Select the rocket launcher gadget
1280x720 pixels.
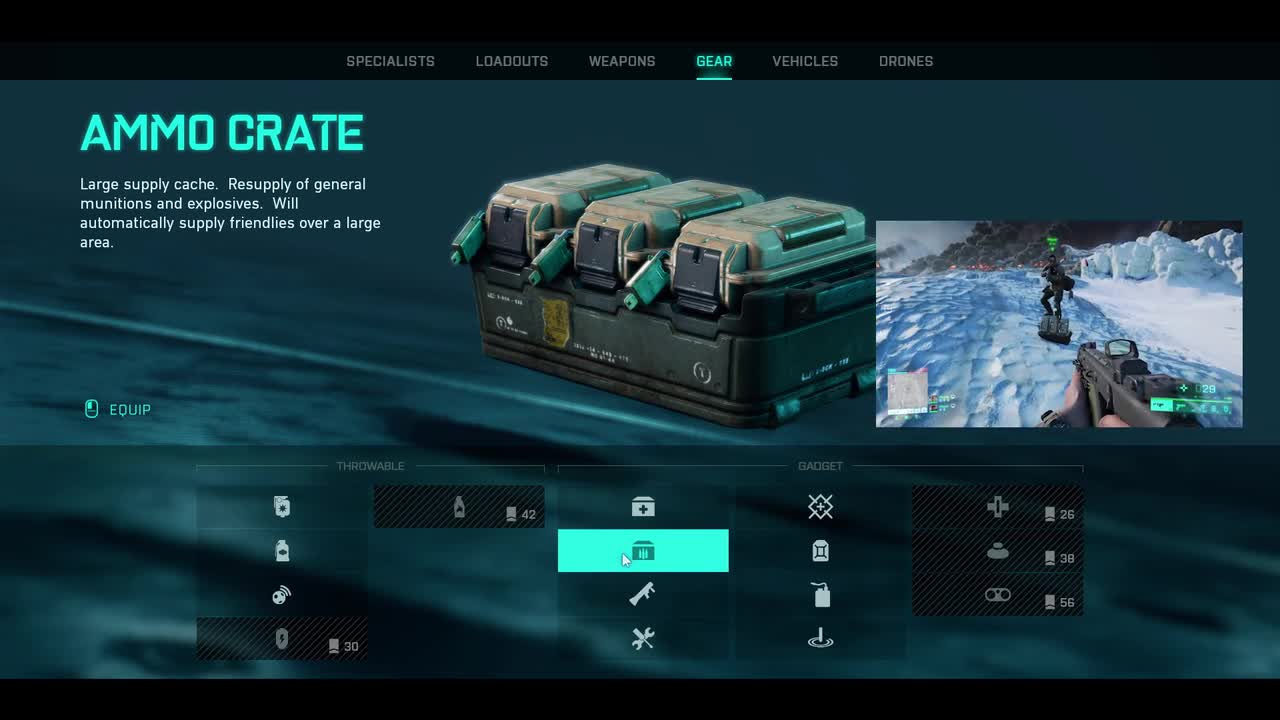pos(643,595)
